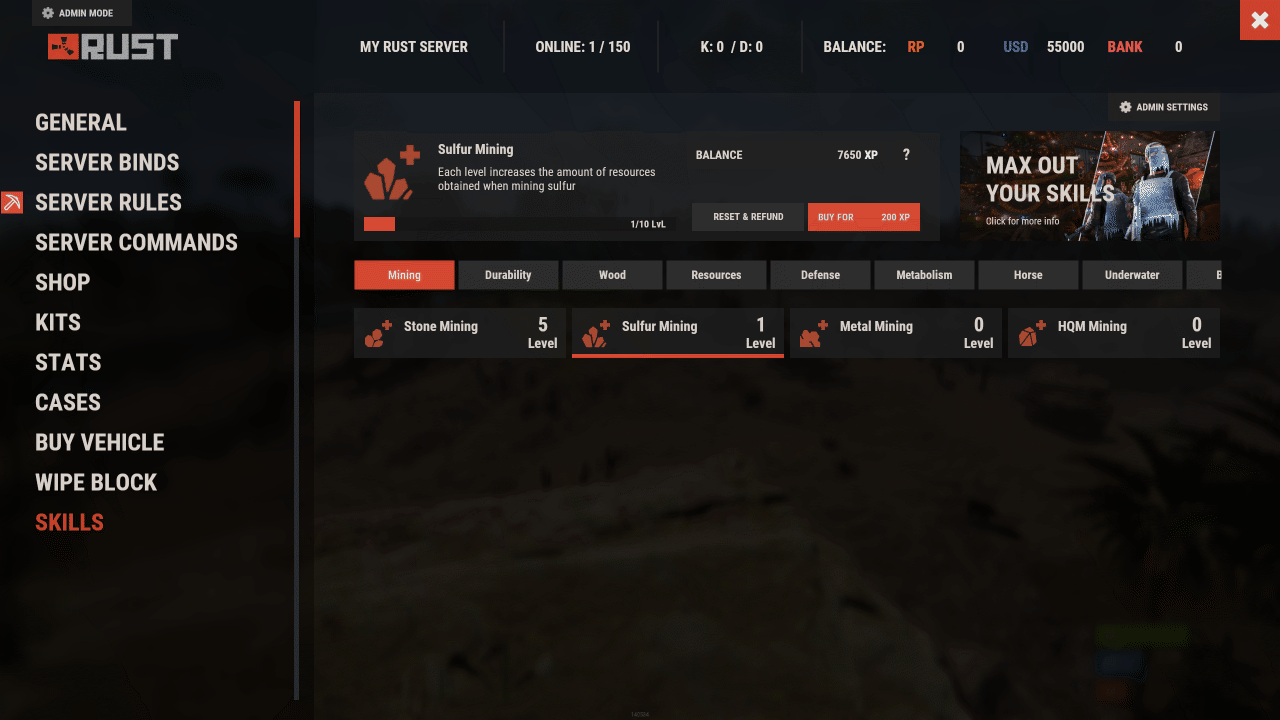The image size is (1280, 720).
Task: Click the Metal Mining ore icon
Action: click(813, 333)
